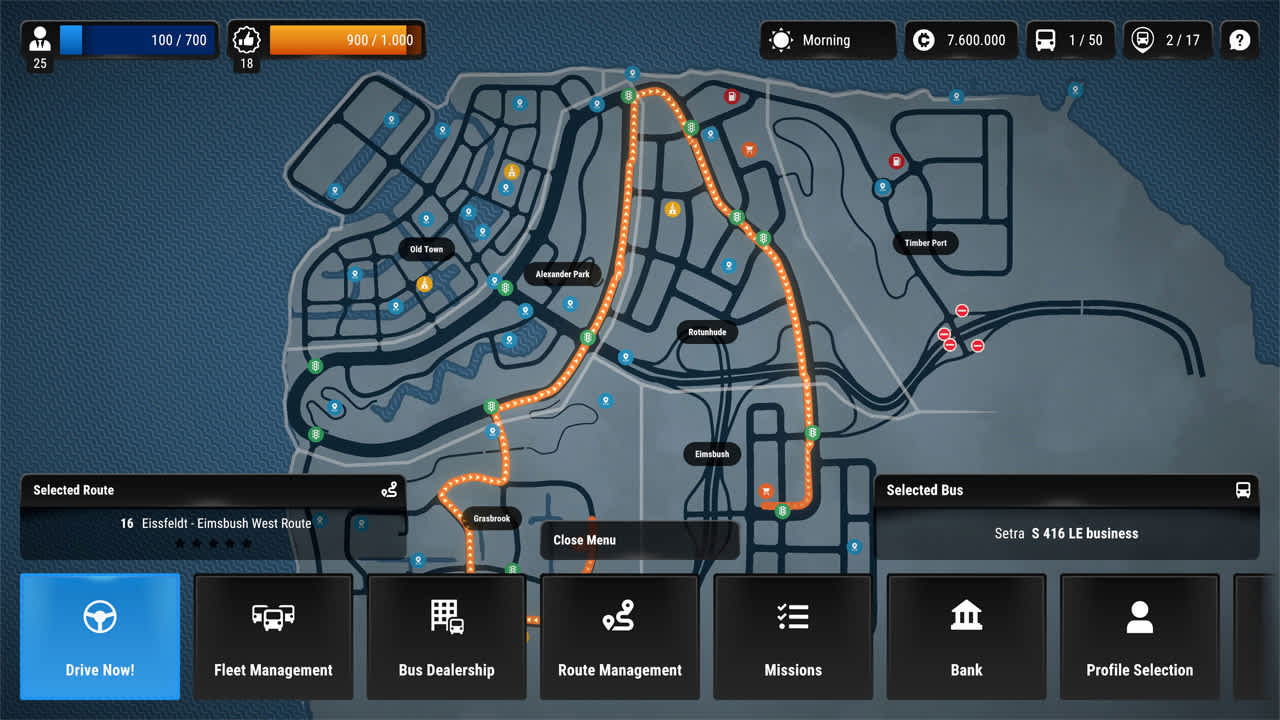Open the help question mark icon

pos(1239,40)
